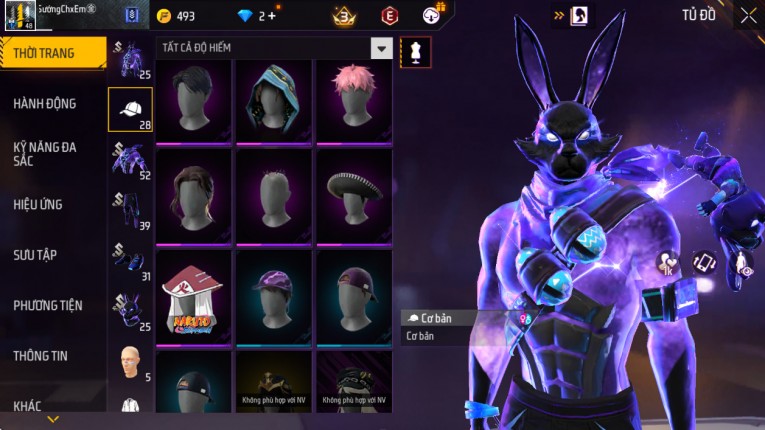
Task: Expand the category list down arrow
Action: (52, 419)
